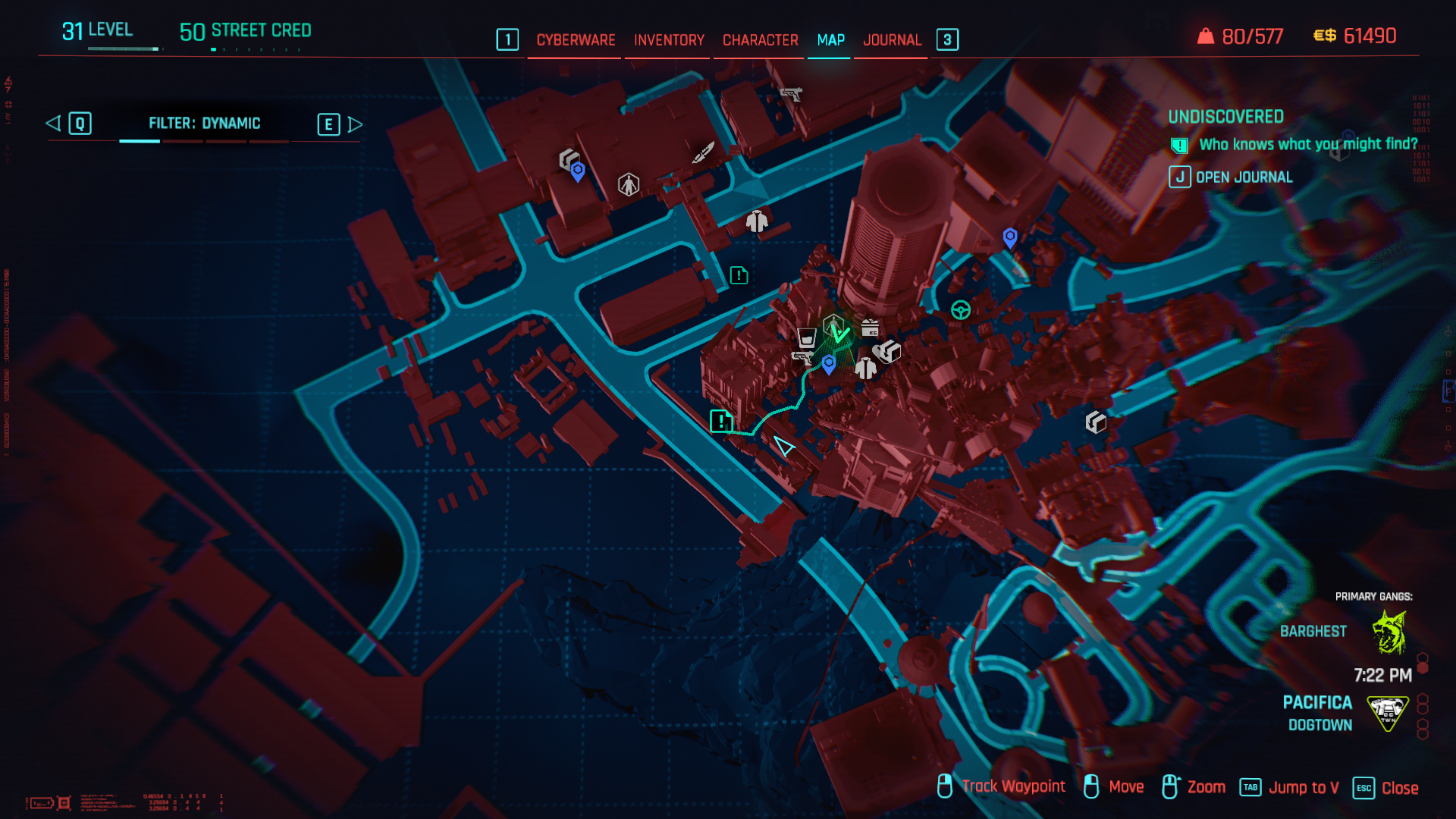This screenshot has height=819, width=1456.
Task: Click the katana melee weapon vendor icon
Action: tap(704, 153)
